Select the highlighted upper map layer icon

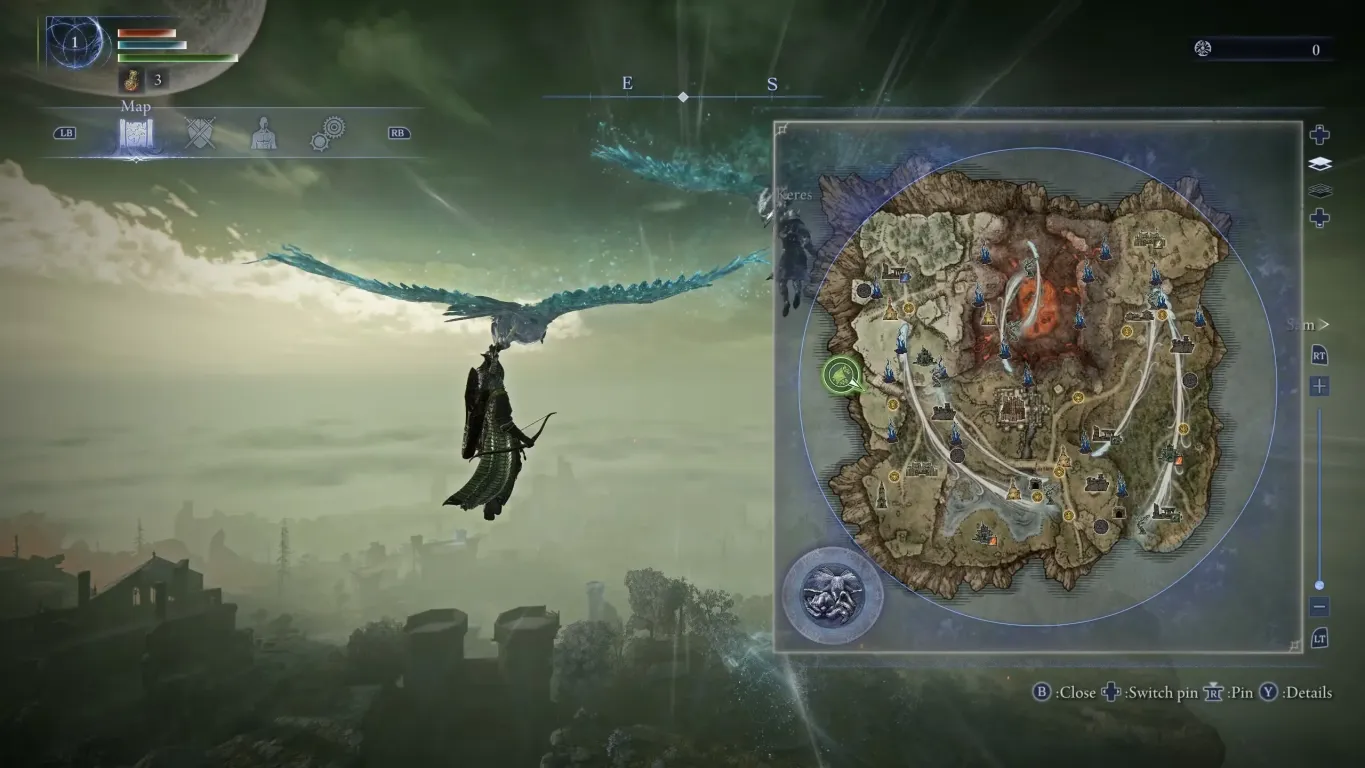(x=1320, y=164)
